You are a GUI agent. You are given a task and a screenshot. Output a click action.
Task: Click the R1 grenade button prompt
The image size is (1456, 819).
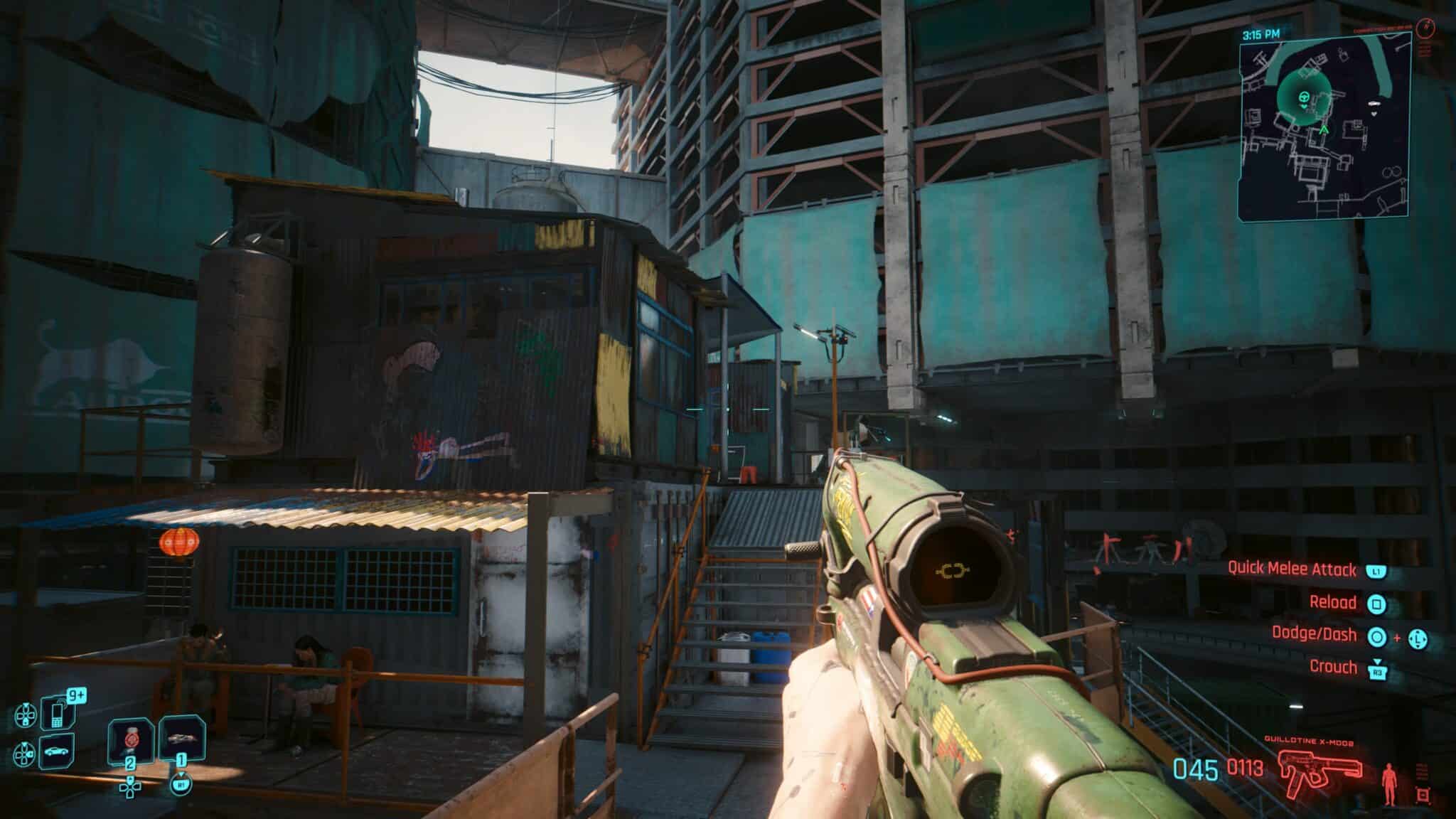(183, 785)
